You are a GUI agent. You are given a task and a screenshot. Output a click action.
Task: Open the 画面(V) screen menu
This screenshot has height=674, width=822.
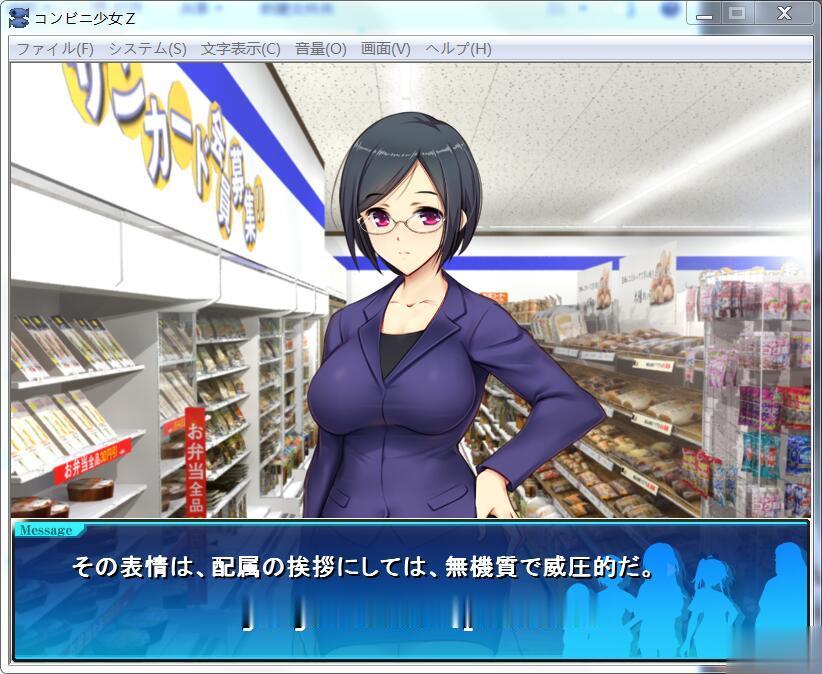[x=385, y=49]
